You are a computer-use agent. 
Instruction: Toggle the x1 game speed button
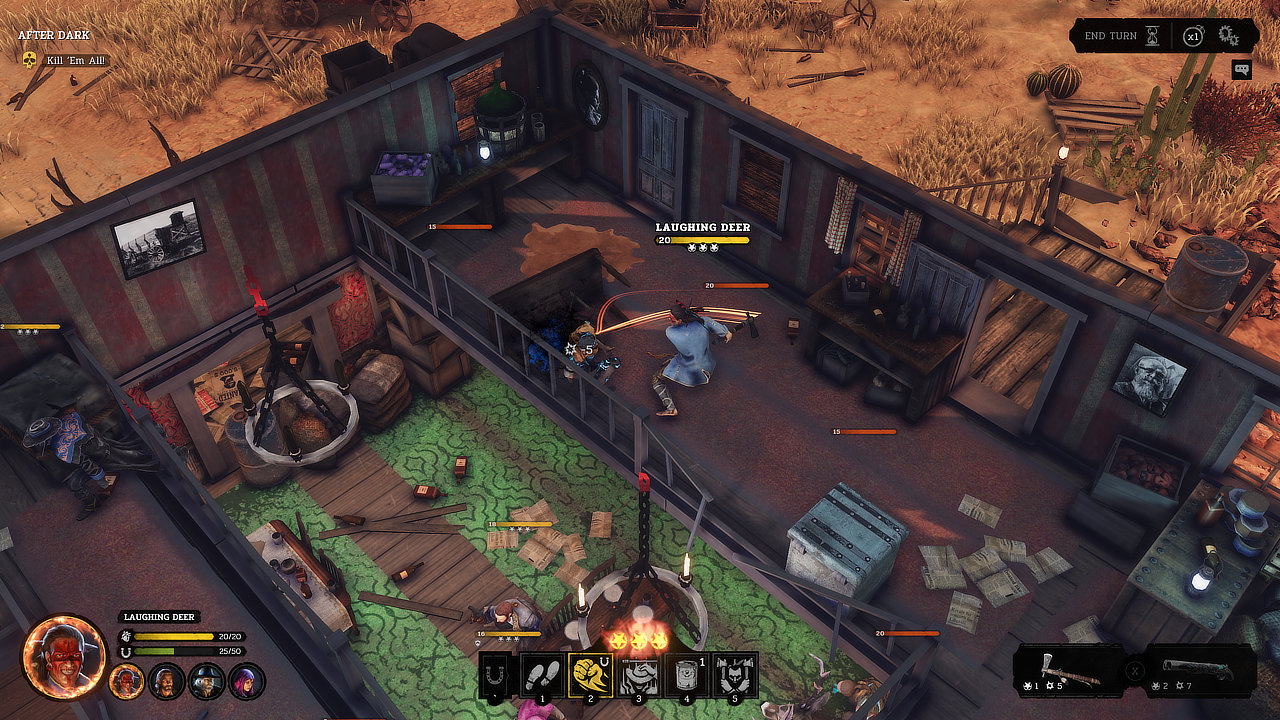1192,36
